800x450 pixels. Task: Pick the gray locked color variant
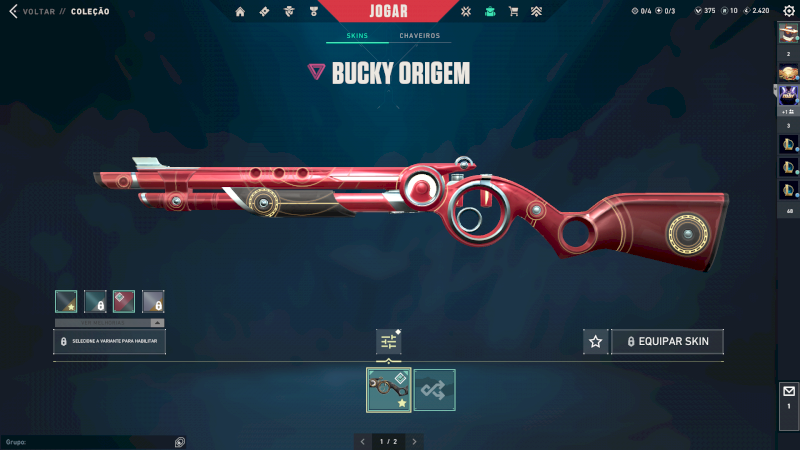153,301
